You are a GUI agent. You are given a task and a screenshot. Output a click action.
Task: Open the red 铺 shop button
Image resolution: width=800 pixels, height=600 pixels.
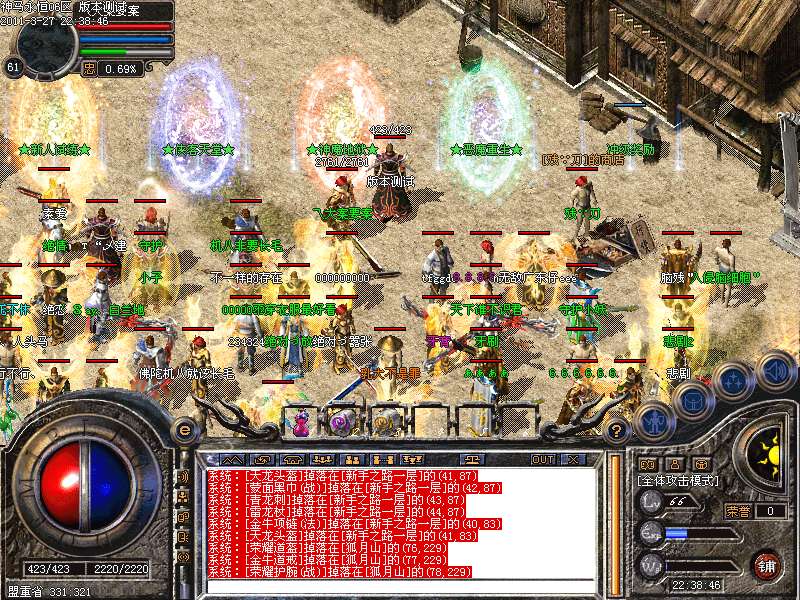click(x=765, y=564)
